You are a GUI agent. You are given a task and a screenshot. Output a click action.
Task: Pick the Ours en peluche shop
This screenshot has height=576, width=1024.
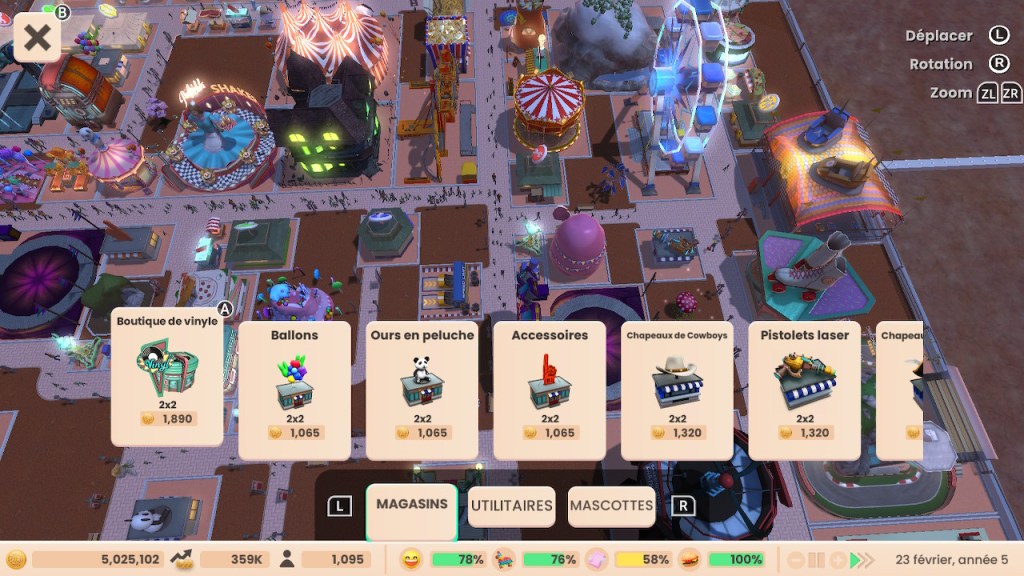[421, 389]
